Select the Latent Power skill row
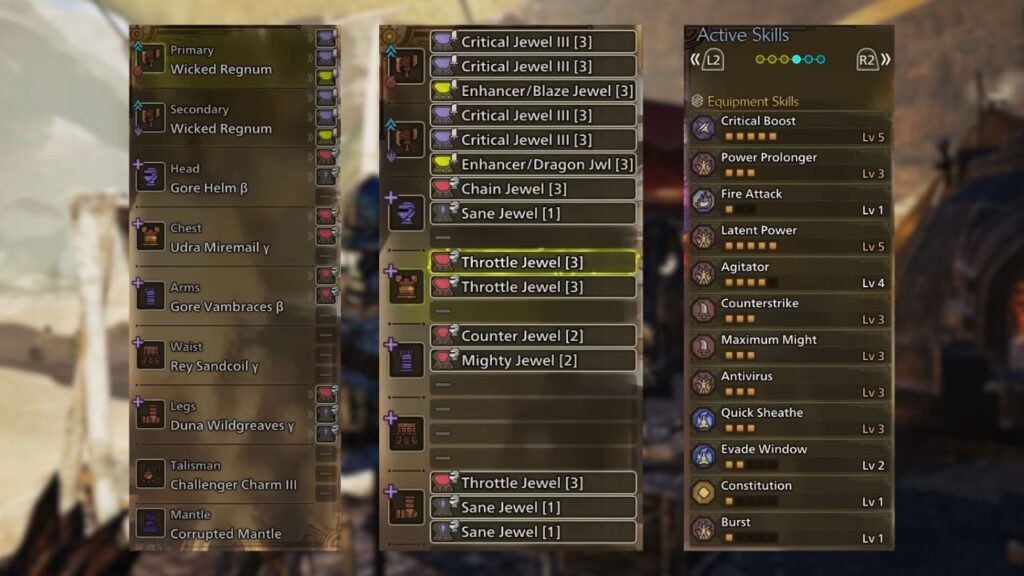 [x=789, y=238]
